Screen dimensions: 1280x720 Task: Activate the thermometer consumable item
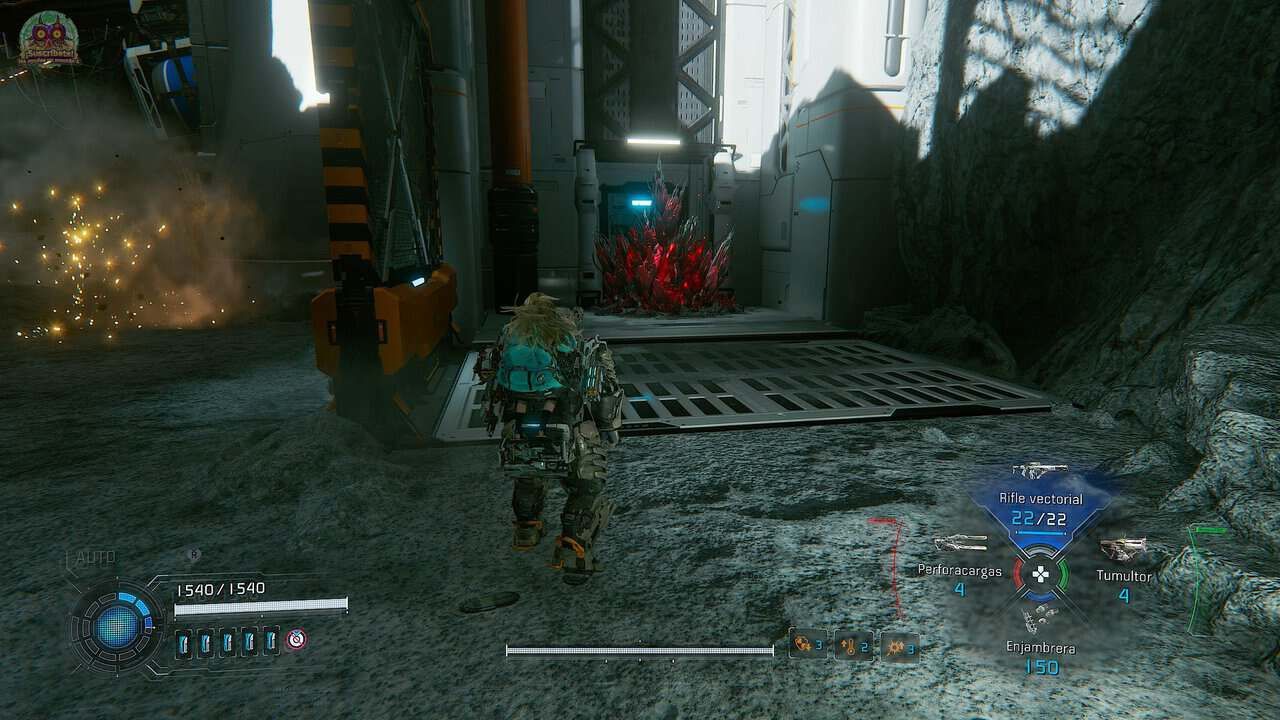(853, 645)
